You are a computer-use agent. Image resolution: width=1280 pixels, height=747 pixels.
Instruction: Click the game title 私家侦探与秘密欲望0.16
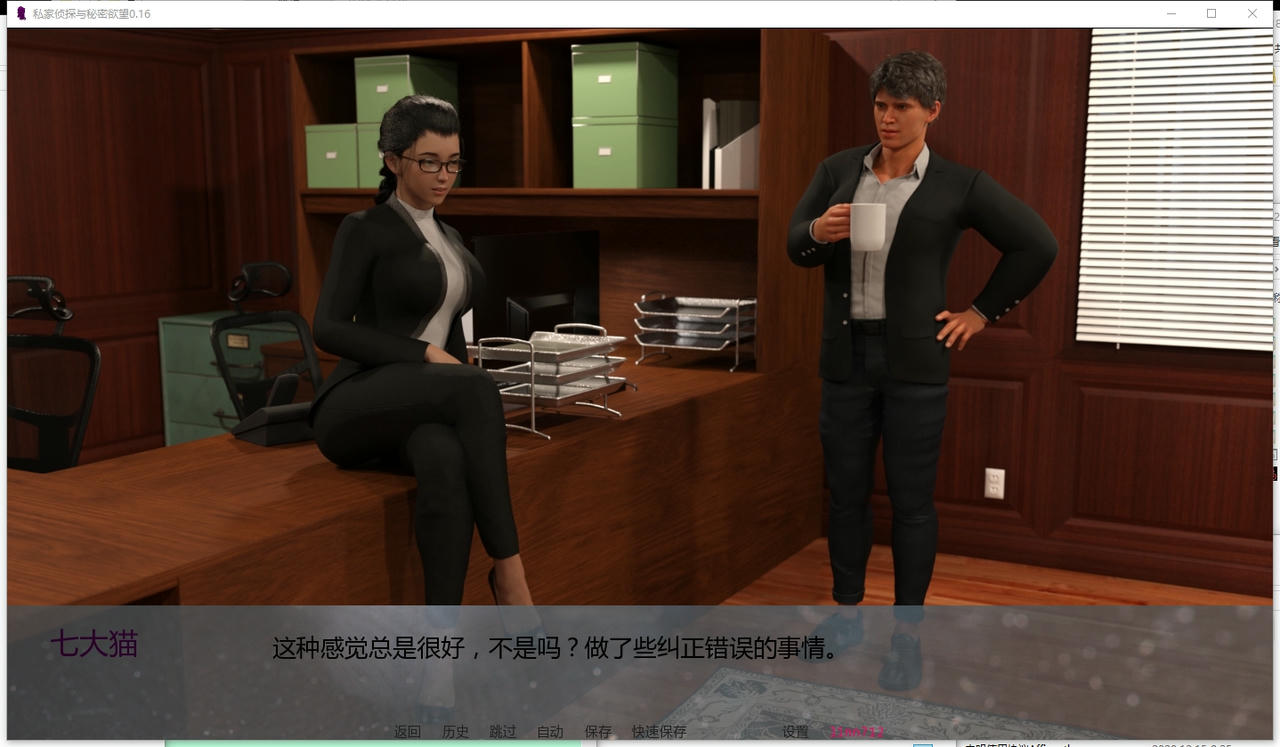(90, 13)
